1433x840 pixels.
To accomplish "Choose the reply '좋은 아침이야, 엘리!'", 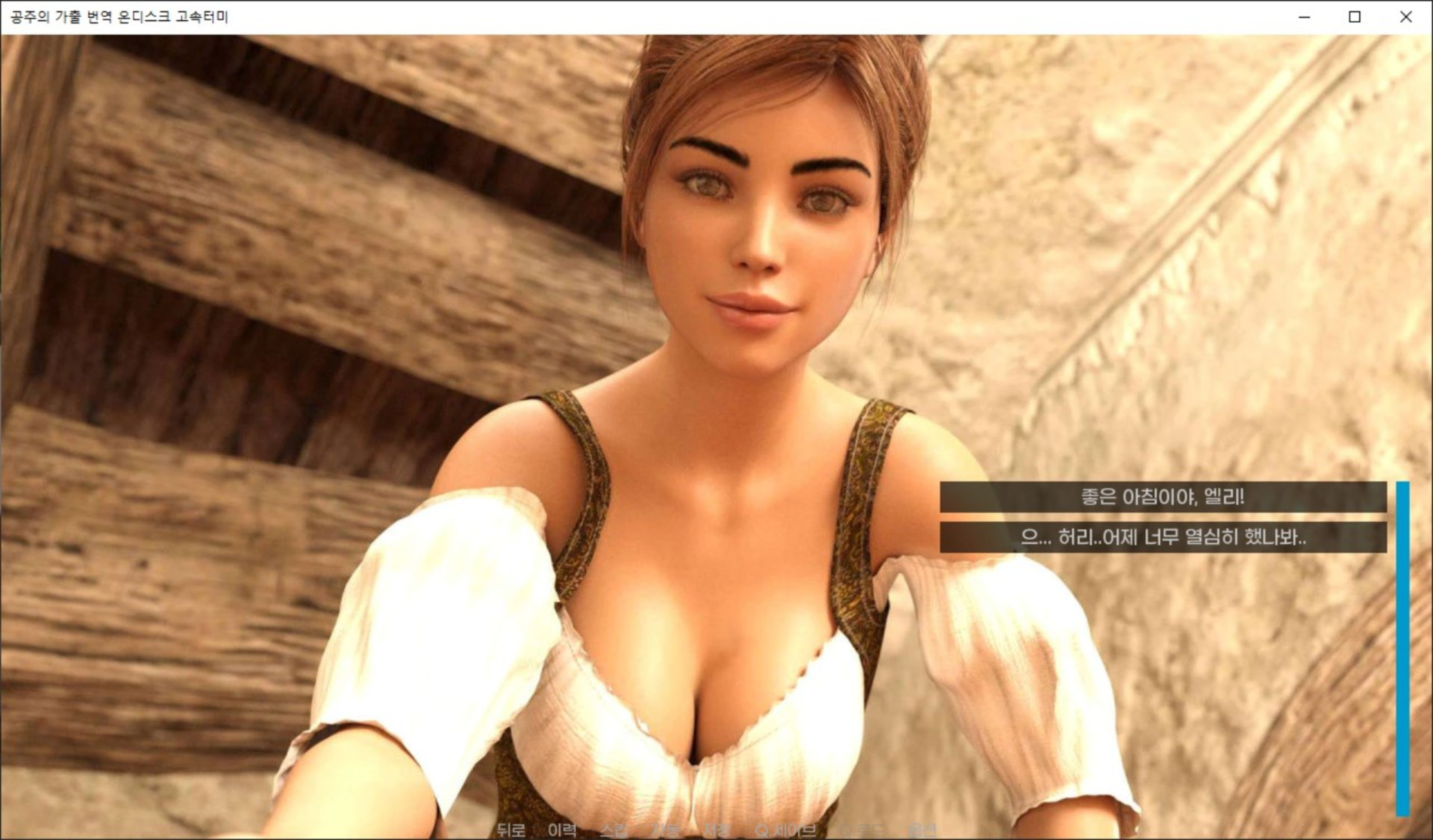I will click(x=1162, y=497).
